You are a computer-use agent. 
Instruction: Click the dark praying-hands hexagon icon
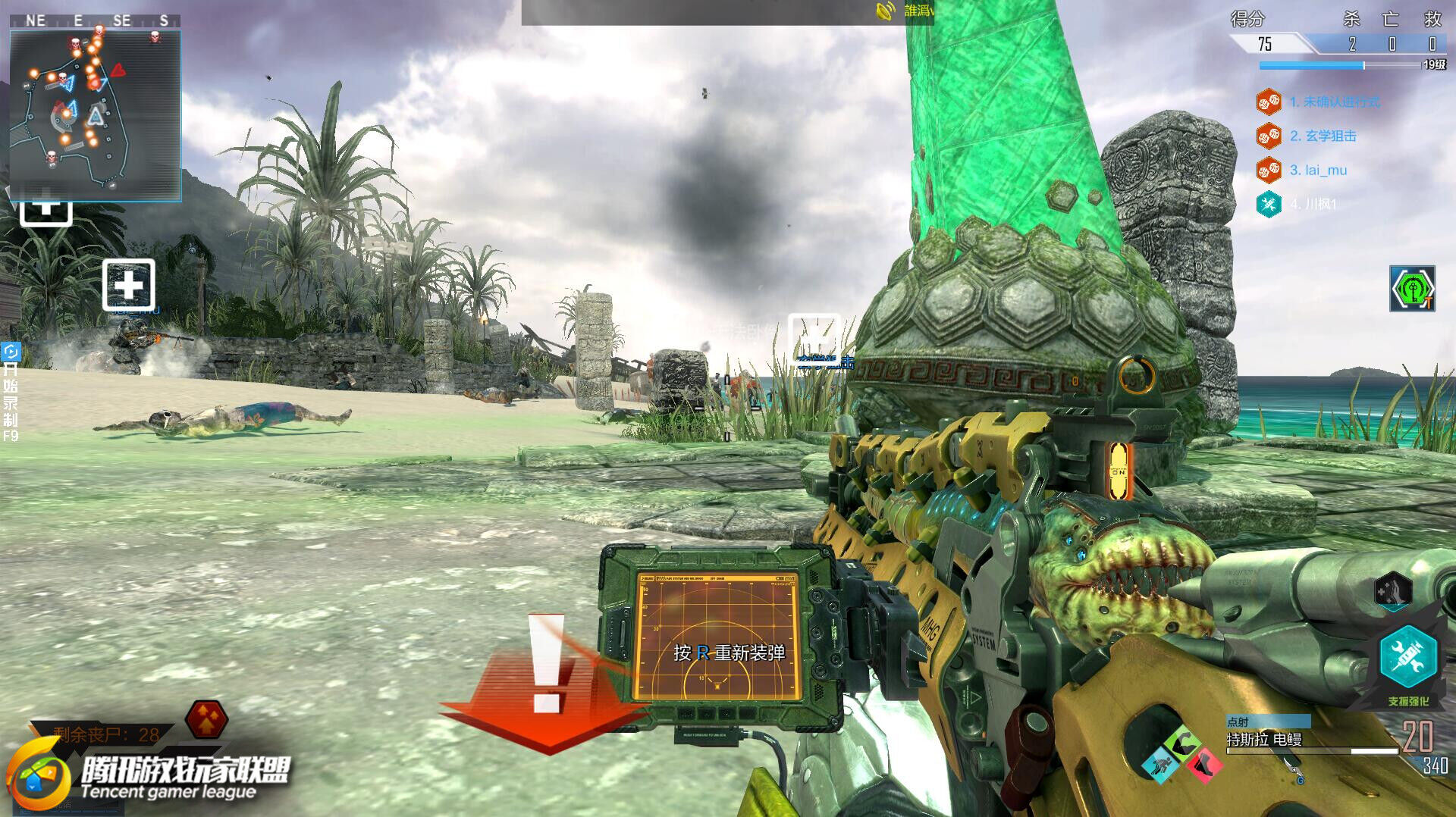[x=1392, y=590]
